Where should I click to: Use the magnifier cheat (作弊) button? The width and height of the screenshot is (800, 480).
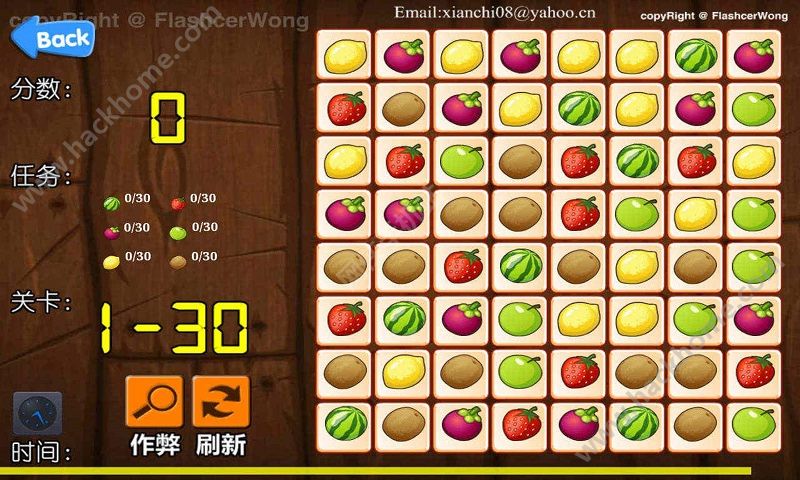click(154, 402)
